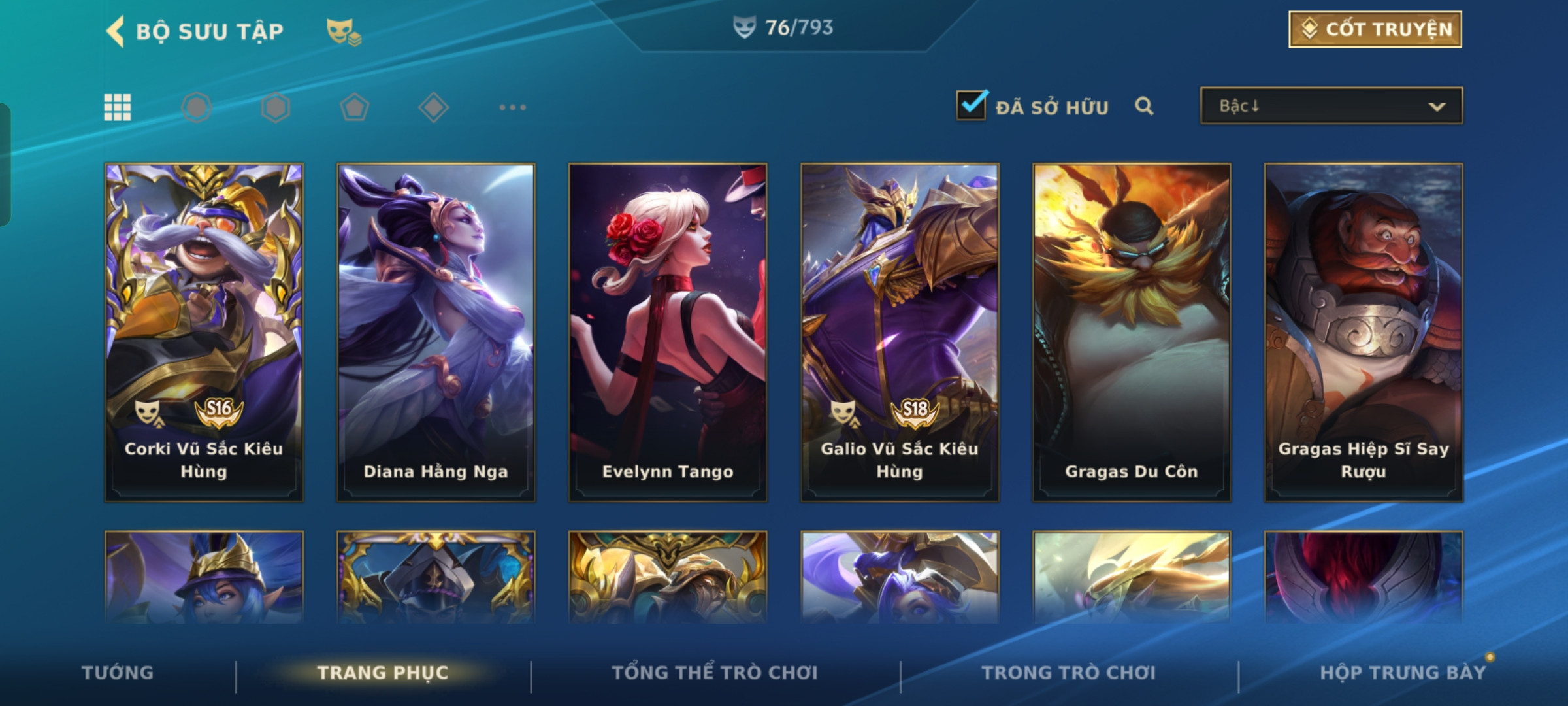Pick the Evelynn Tango skin card

click(668, 332)
